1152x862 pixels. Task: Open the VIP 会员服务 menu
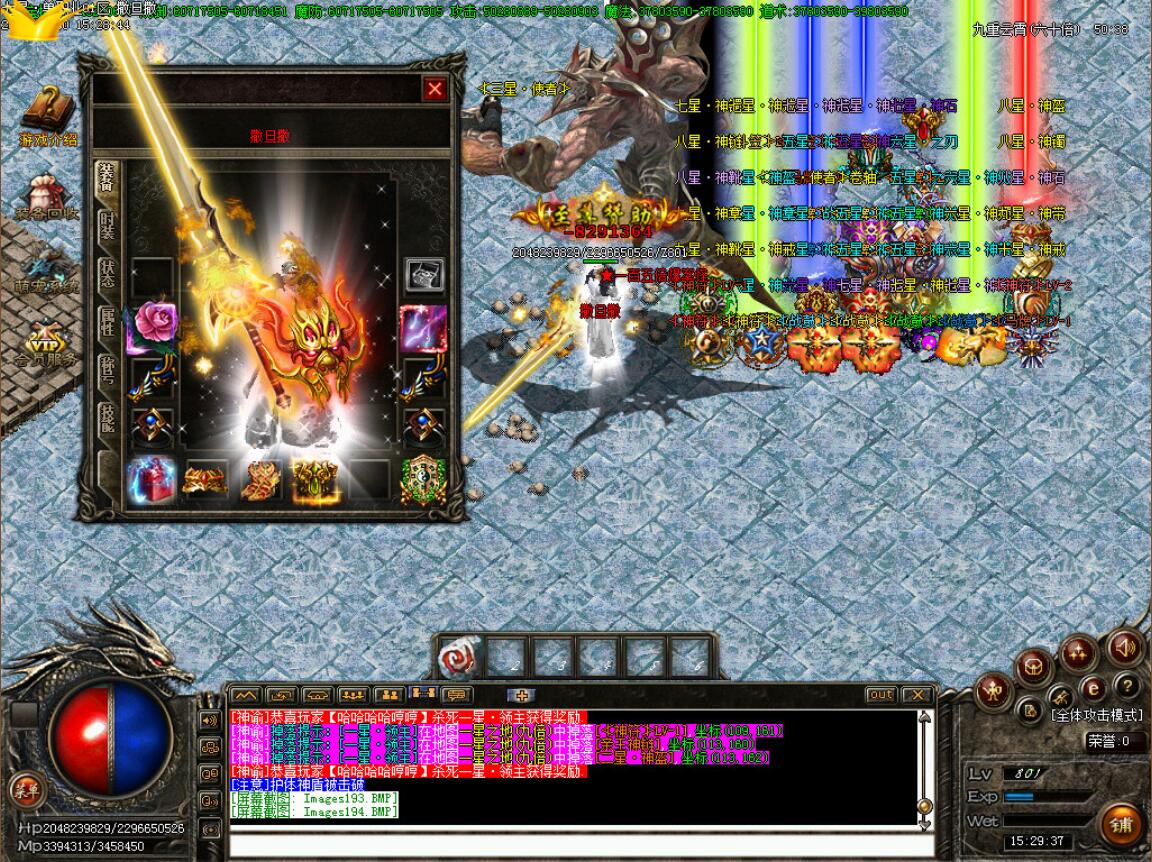[x=44, y=343]
